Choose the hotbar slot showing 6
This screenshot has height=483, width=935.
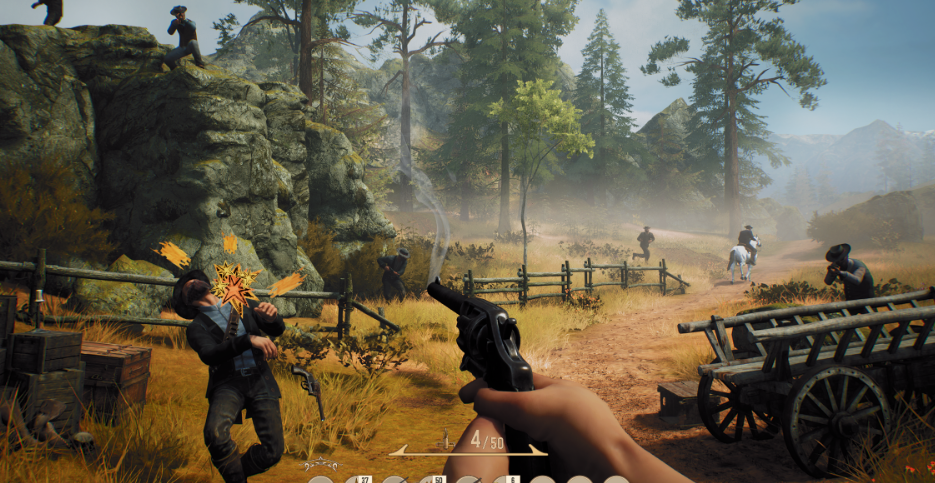click(505, 480)
